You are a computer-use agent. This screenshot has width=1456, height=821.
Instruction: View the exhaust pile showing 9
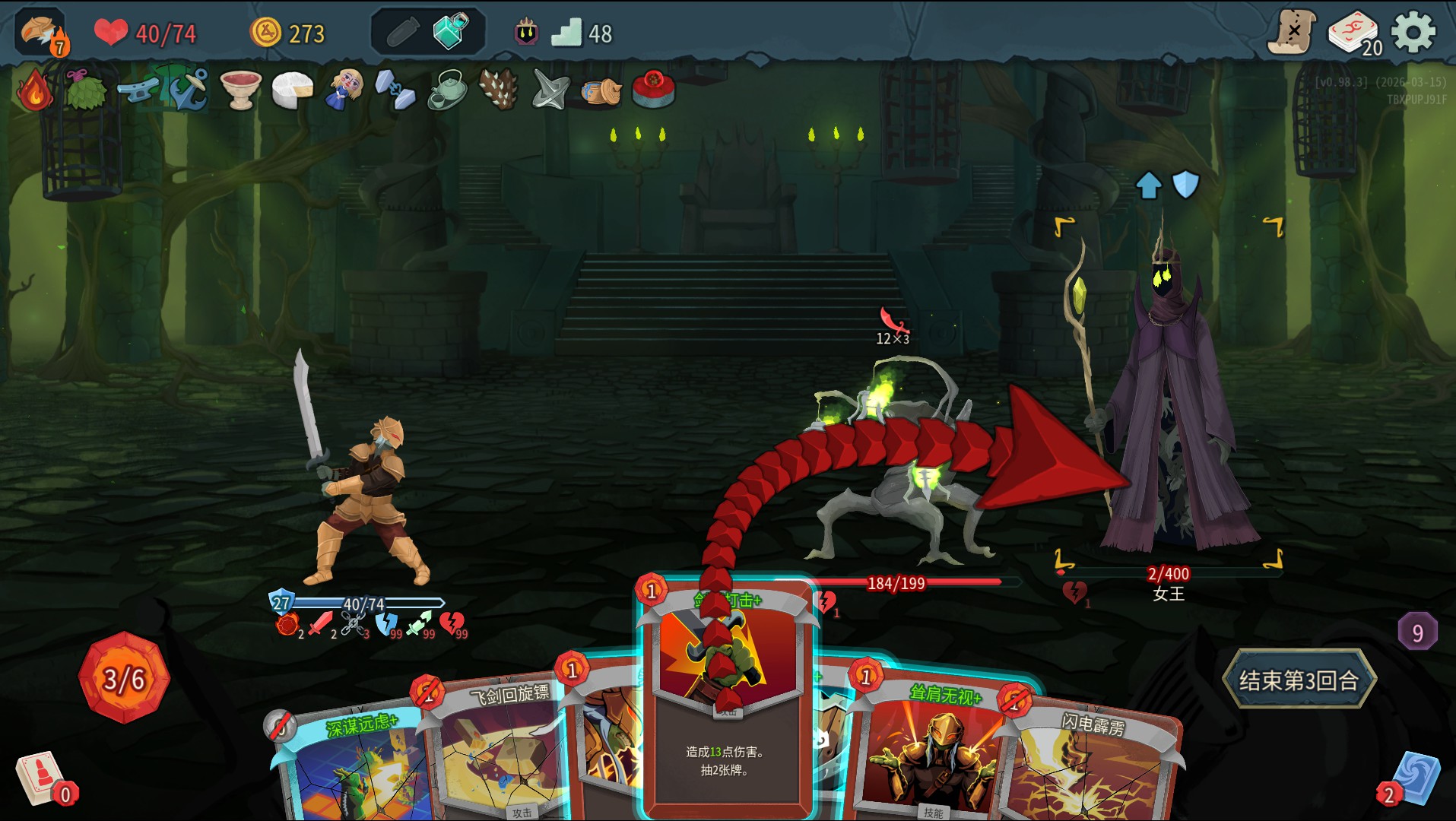pos(1417,632)
